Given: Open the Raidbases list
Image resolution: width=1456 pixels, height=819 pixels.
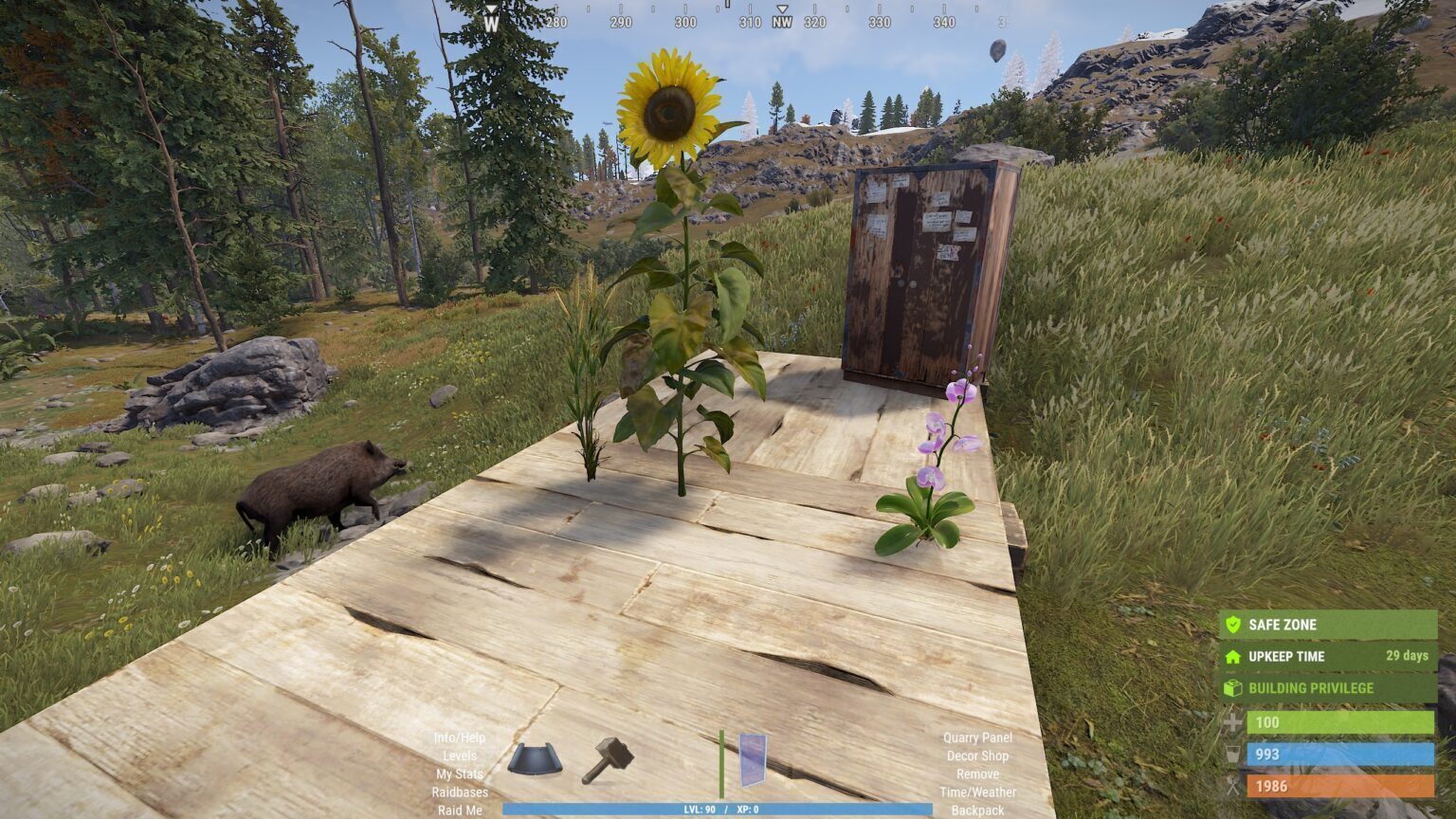Looking at the screenshot, I should [460, 792].
